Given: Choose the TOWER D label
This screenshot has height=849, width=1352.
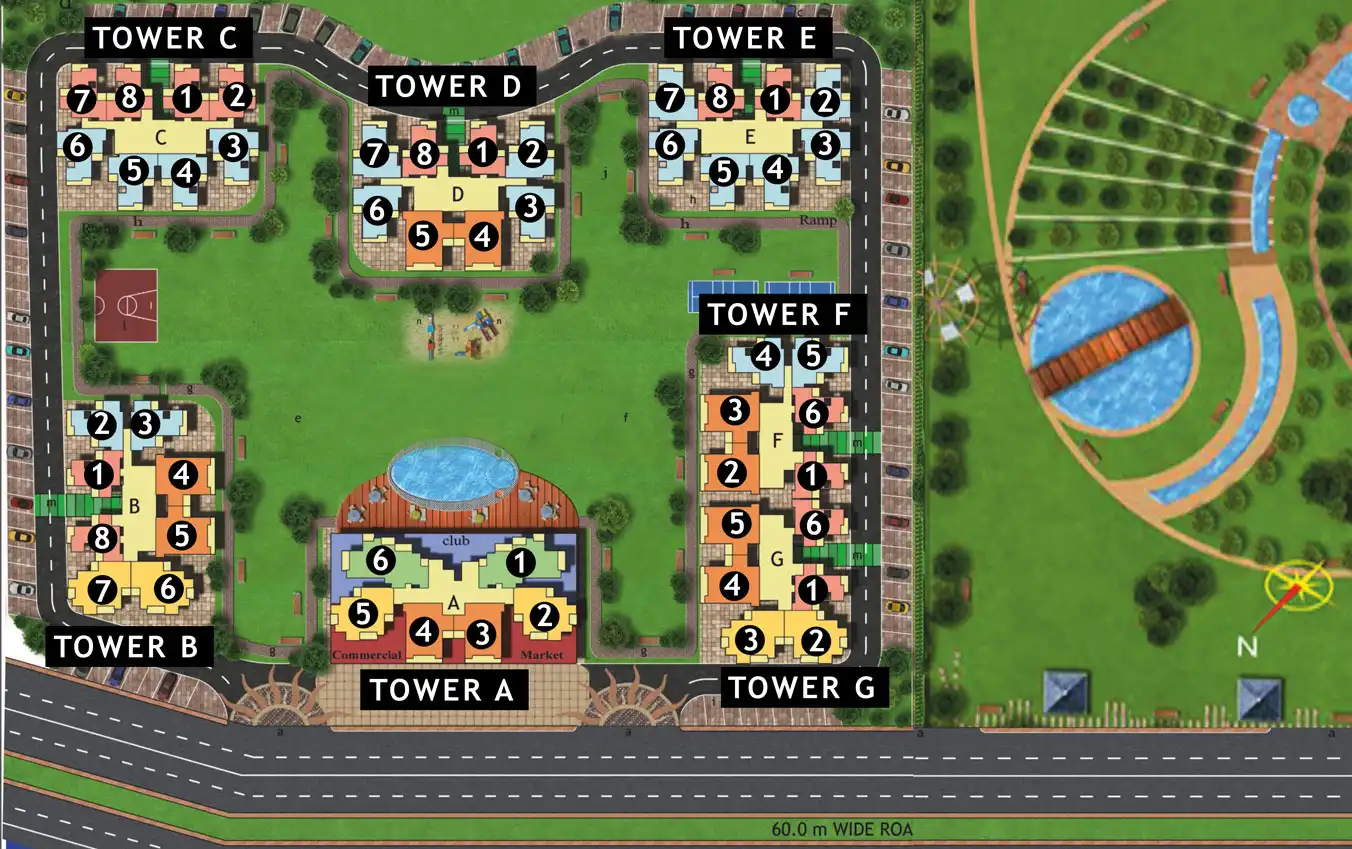Looking at the screenshot, I should click(449, 86).
